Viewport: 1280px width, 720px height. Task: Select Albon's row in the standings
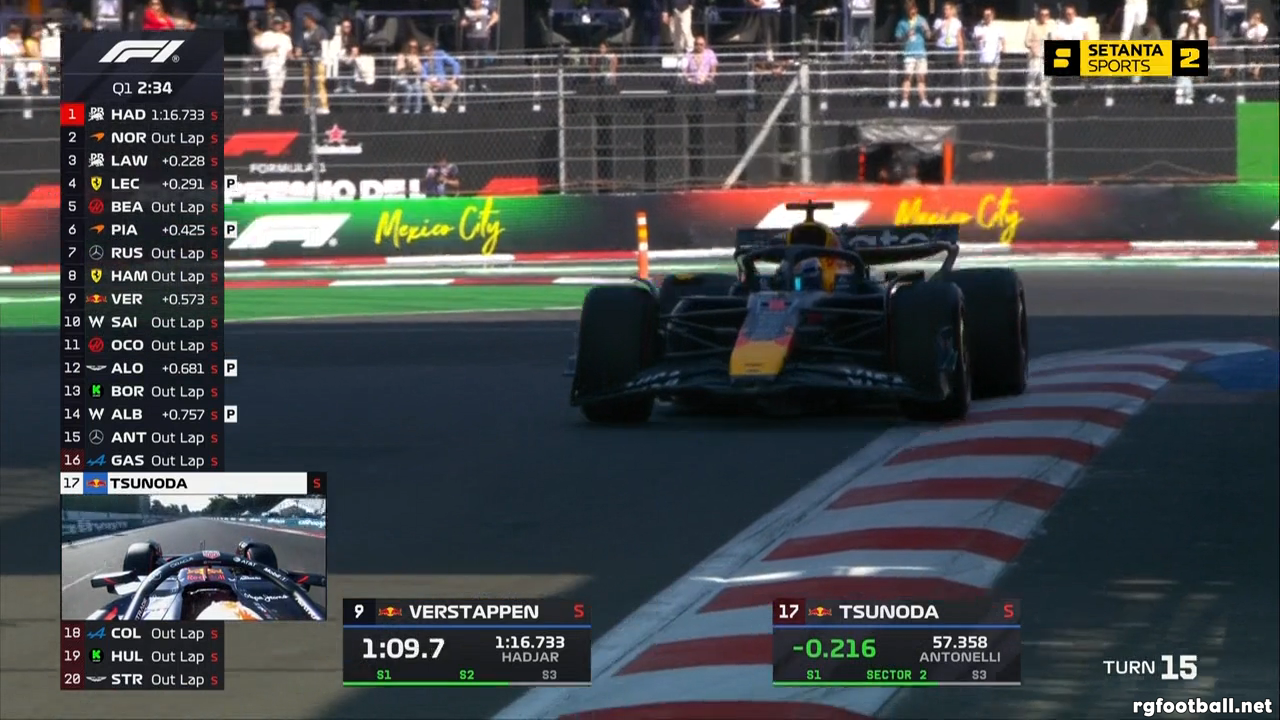[x=141, y=414]
